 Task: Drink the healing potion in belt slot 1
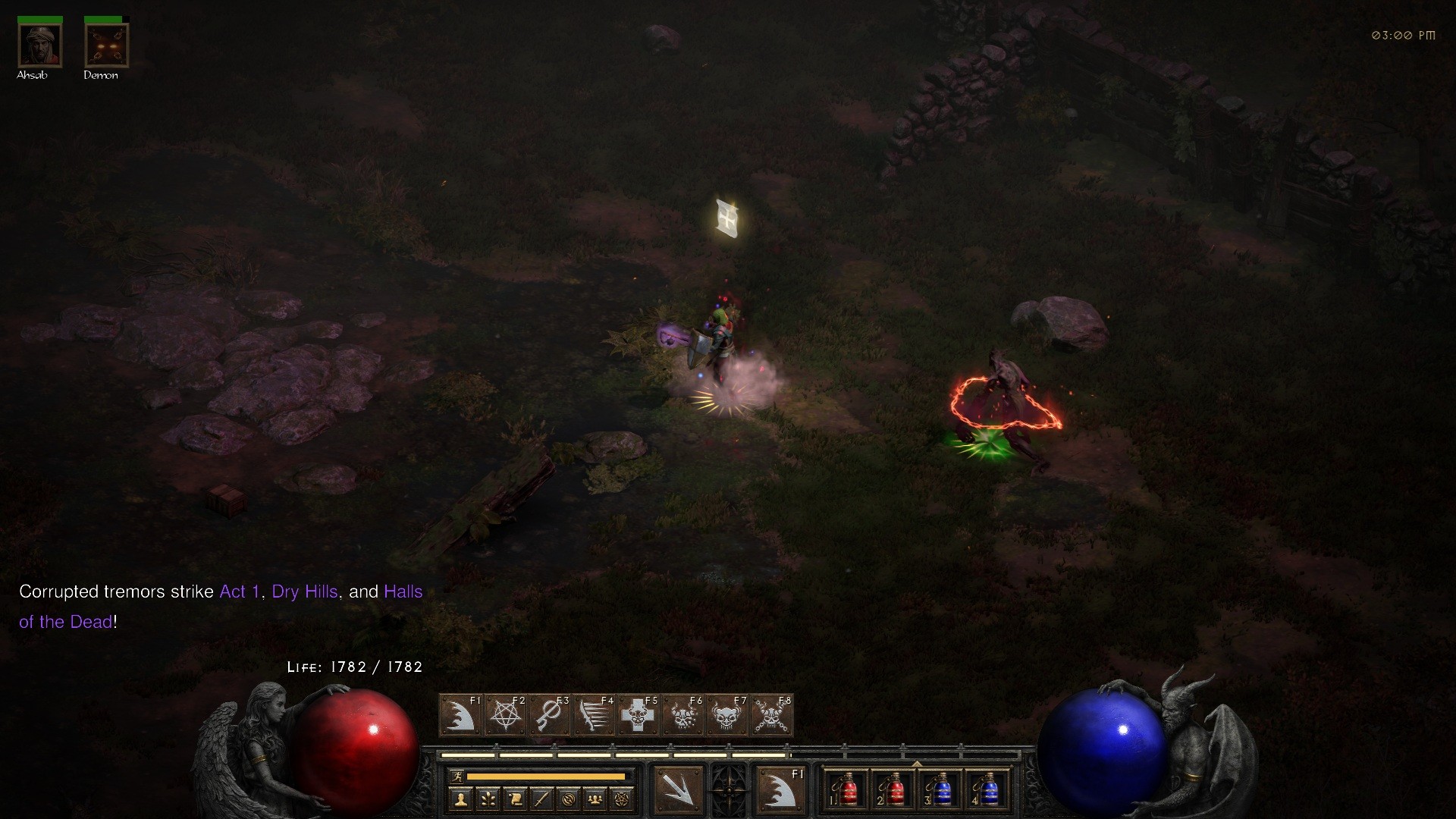[x=847, y=789]
